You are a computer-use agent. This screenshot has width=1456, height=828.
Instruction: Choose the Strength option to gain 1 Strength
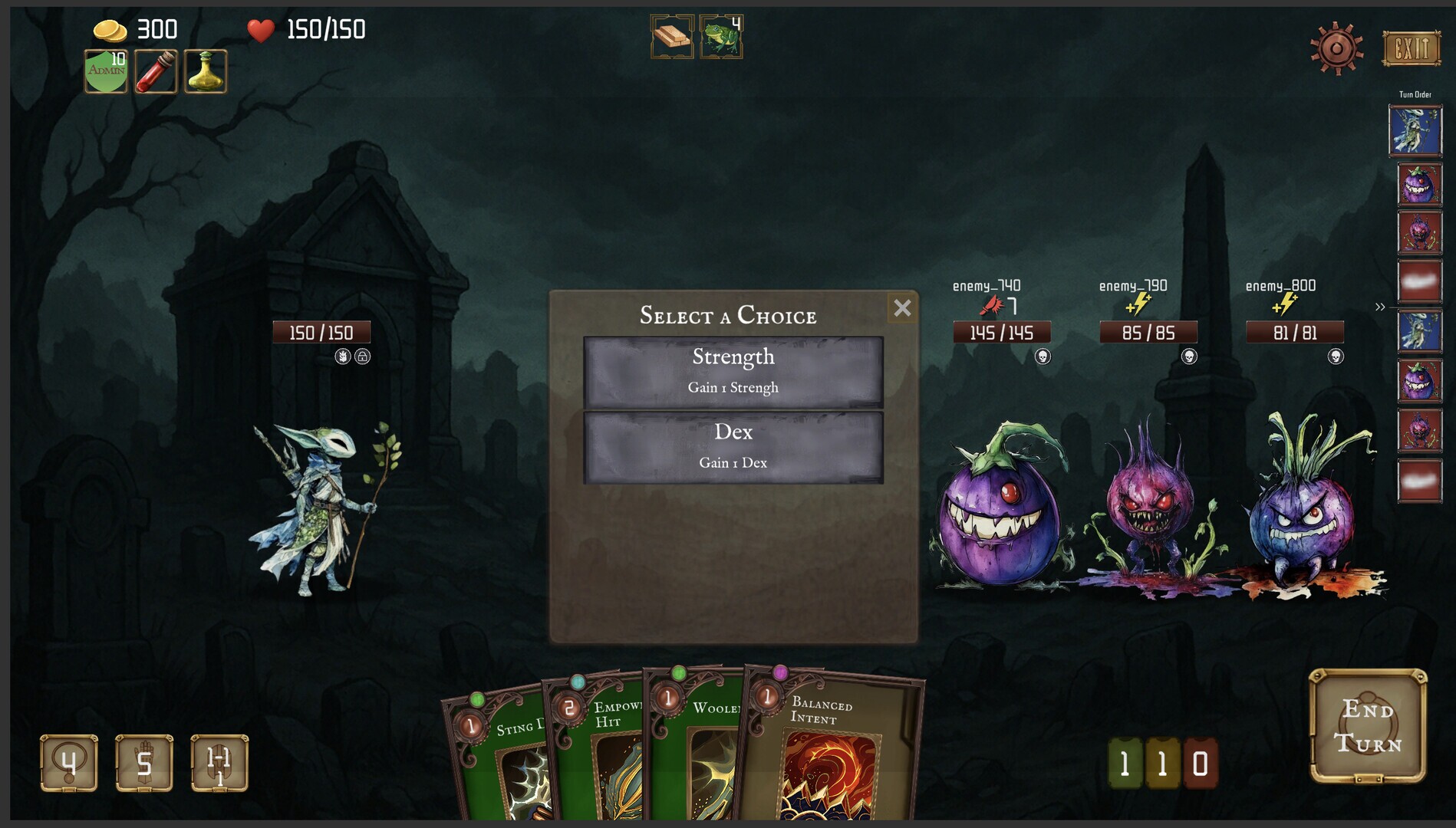733,370
